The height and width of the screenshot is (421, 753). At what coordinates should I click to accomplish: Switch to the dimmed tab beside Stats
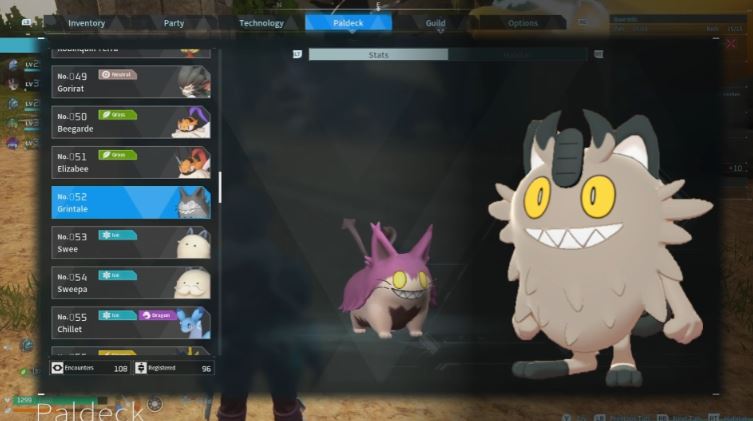(517, 55)
